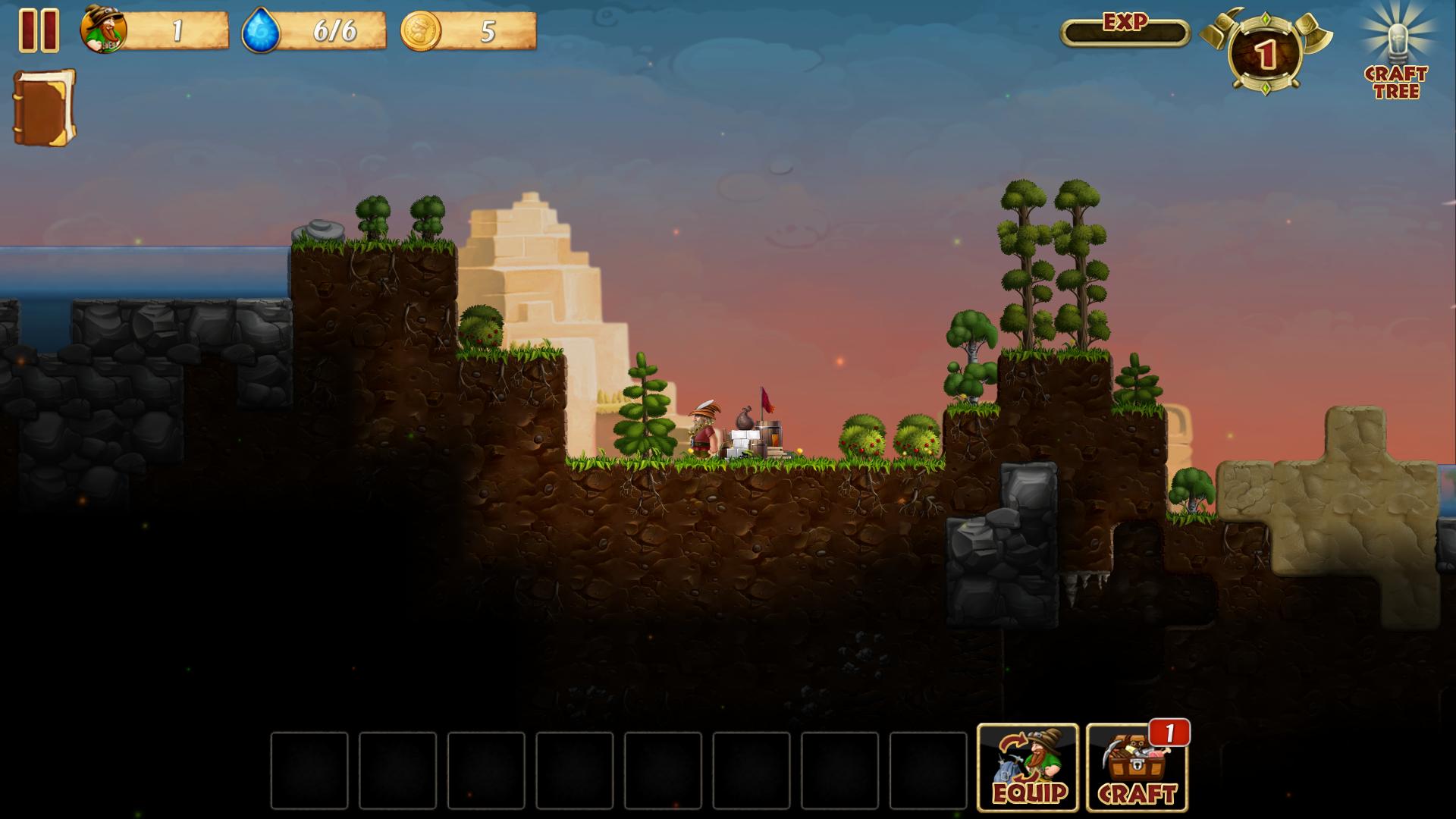This screenshot has height=819, width=1456.
Task: Pause the game
Action: click(39, 30)
